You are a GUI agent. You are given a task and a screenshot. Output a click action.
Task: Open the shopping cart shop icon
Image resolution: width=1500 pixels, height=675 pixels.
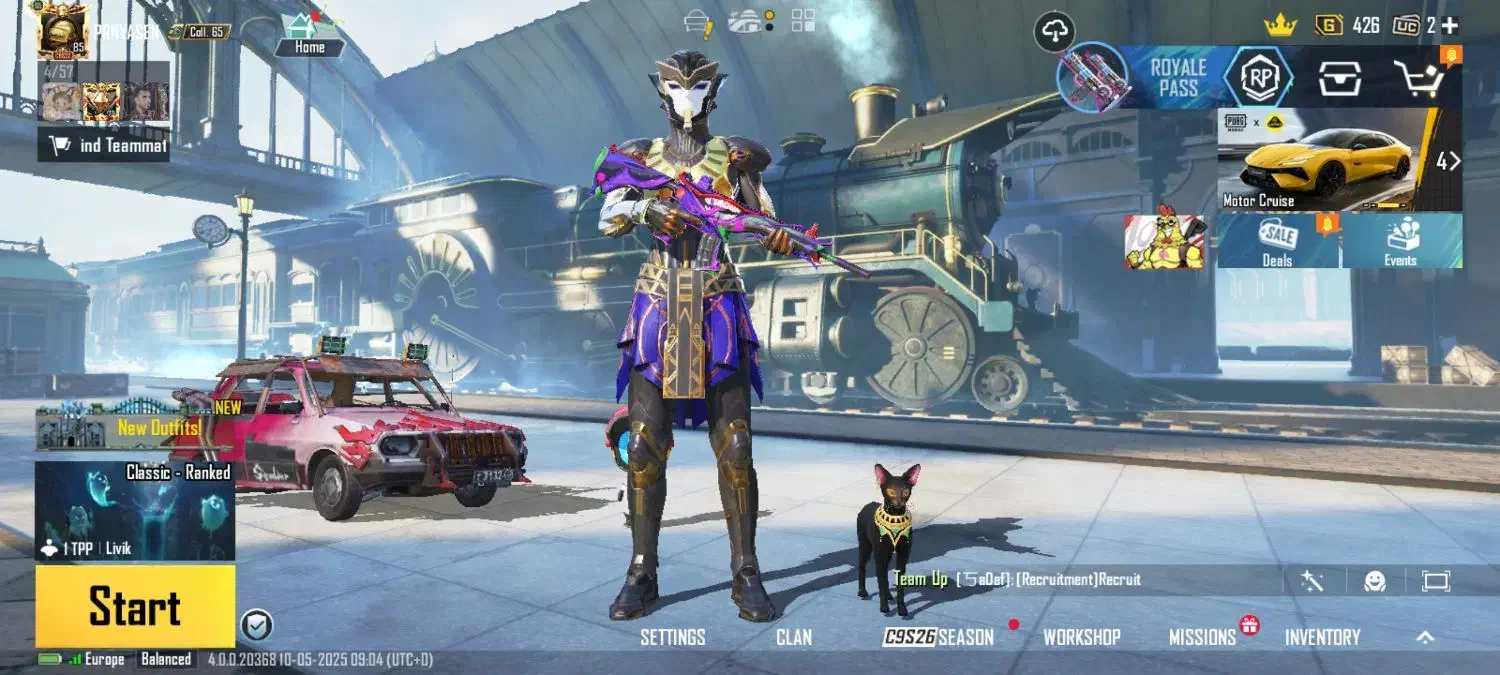click(x=1421, y=77)
